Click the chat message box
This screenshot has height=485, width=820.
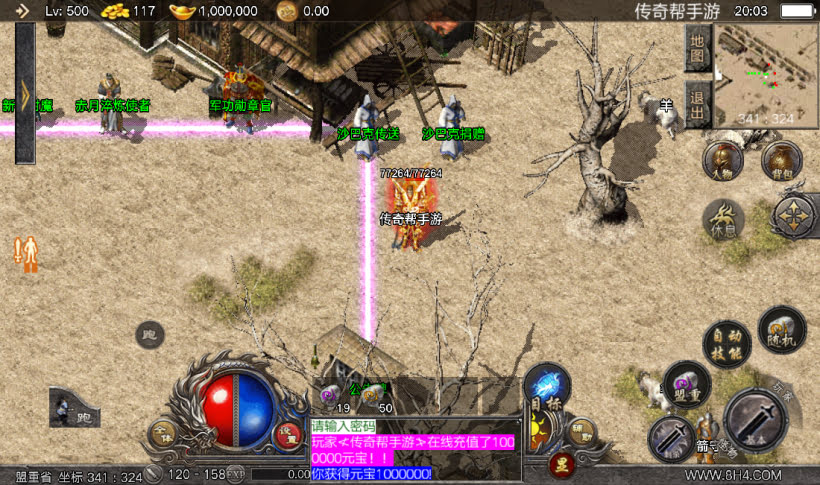[x=414, y=449]
